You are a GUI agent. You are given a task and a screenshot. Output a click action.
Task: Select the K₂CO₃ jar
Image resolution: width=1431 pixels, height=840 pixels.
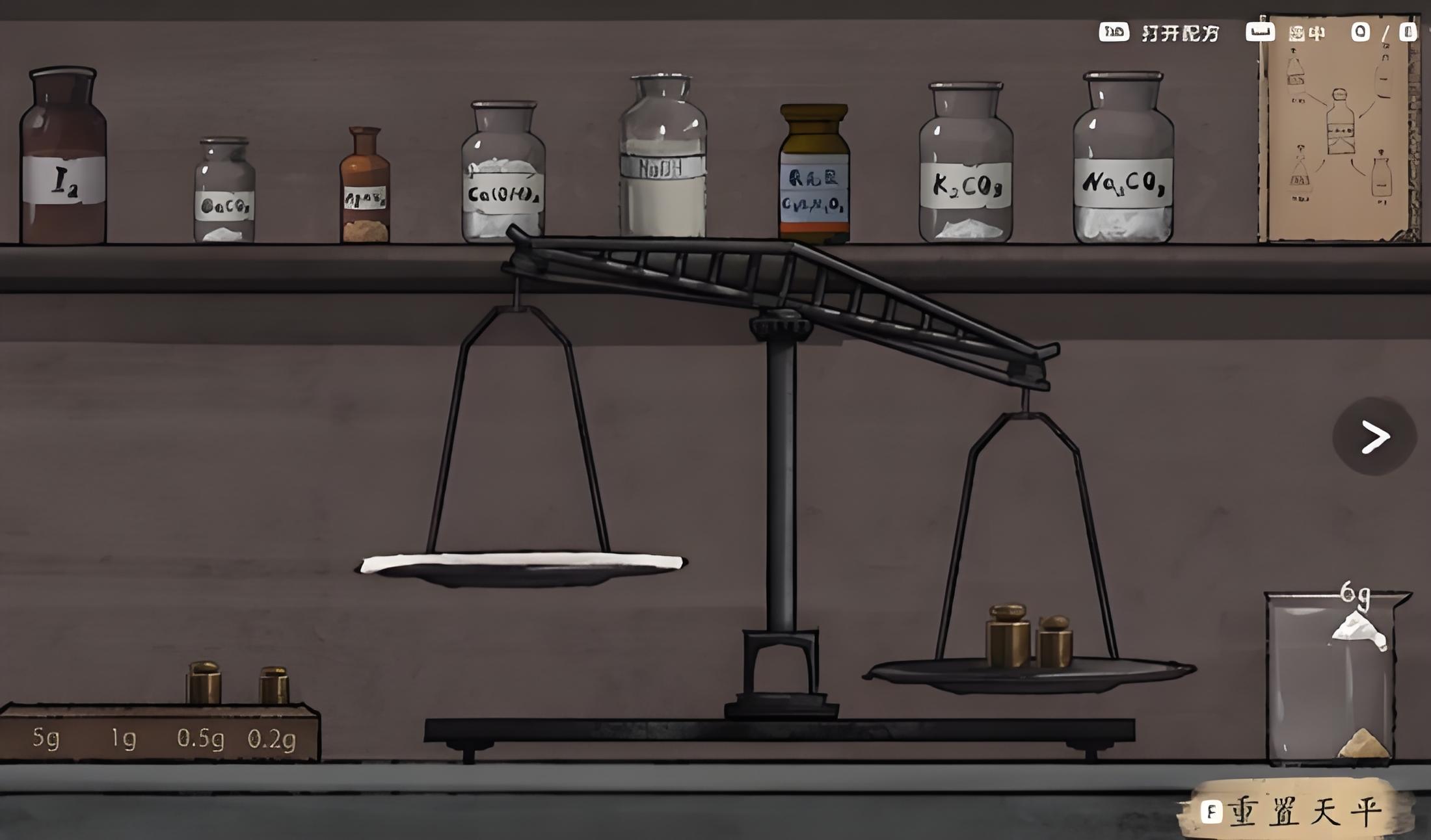[966, 166]
